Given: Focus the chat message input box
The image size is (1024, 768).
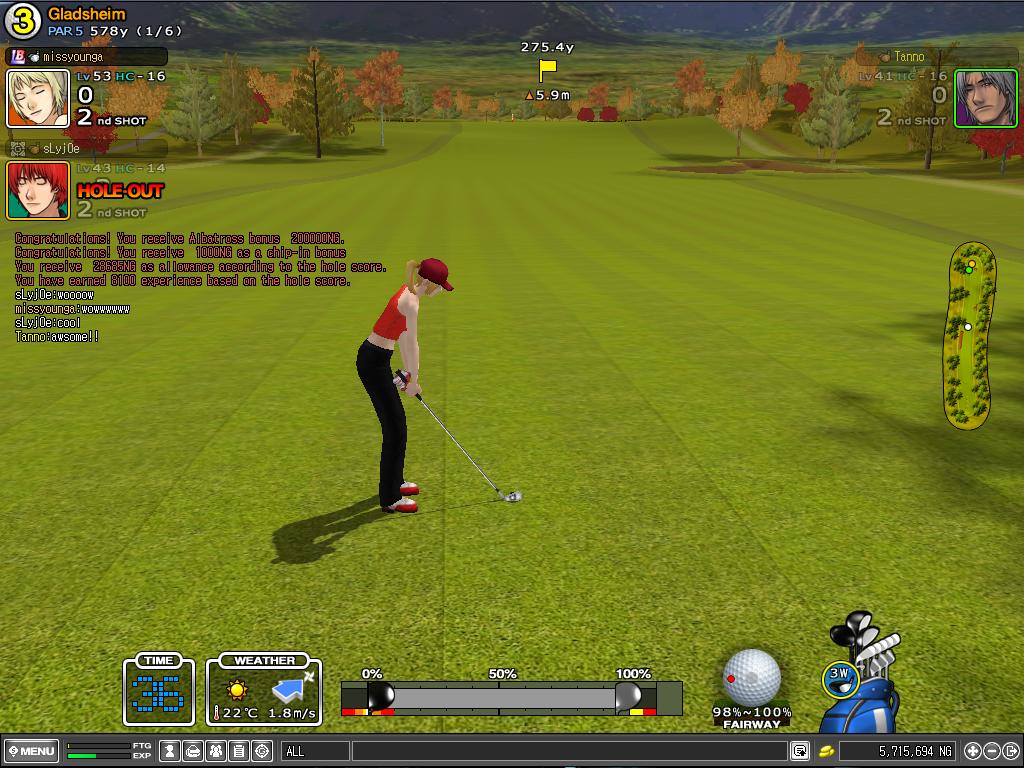Looking at the screenshot, I should coord(568,751).
